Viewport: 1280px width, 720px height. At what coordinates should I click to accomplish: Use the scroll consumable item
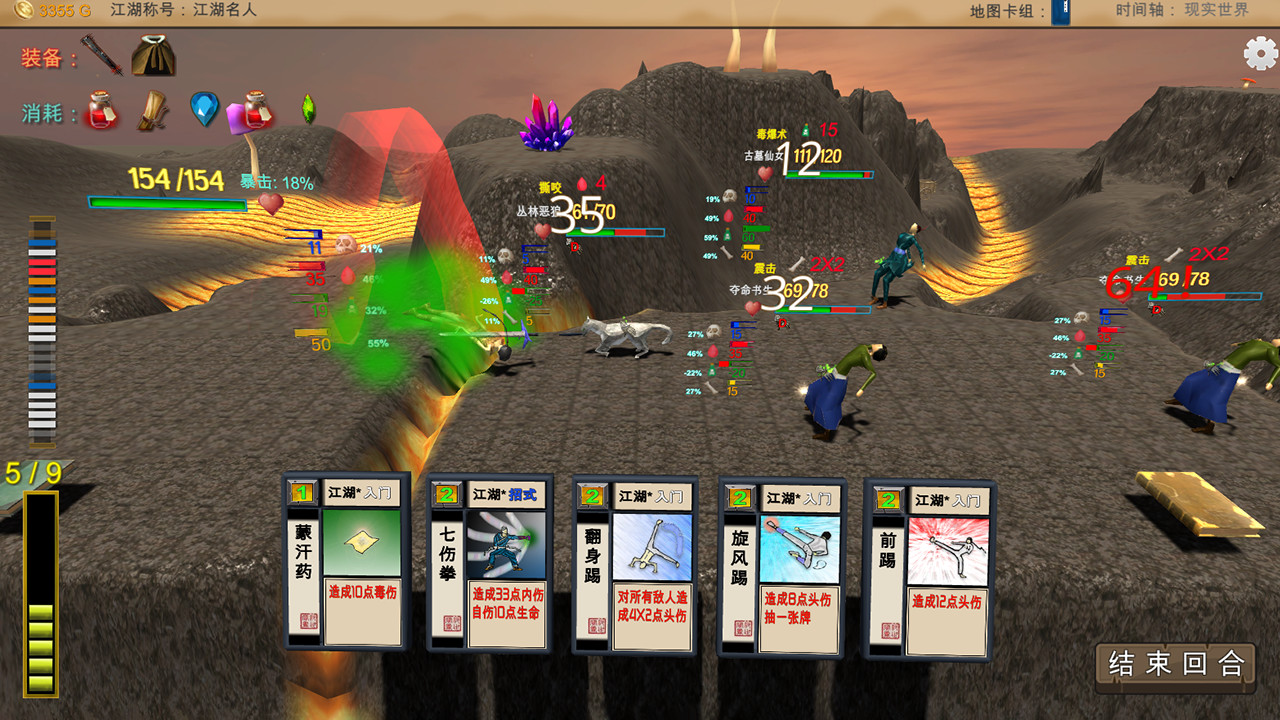tap(150, 111)
